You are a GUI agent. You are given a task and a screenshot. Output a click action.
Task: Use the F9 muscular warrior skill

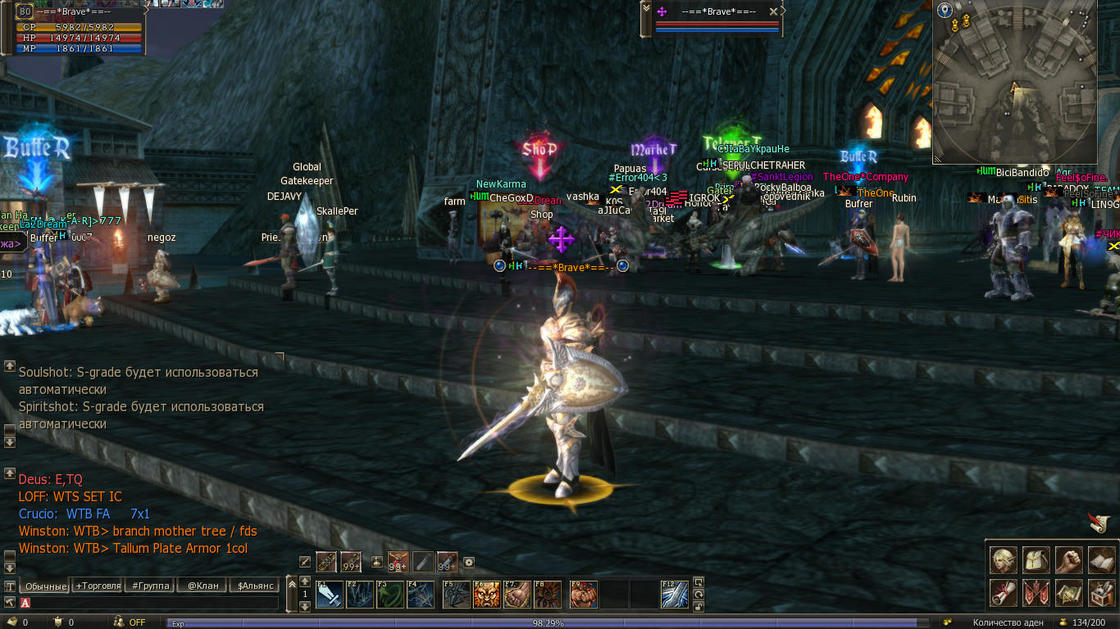pos(583,595)
